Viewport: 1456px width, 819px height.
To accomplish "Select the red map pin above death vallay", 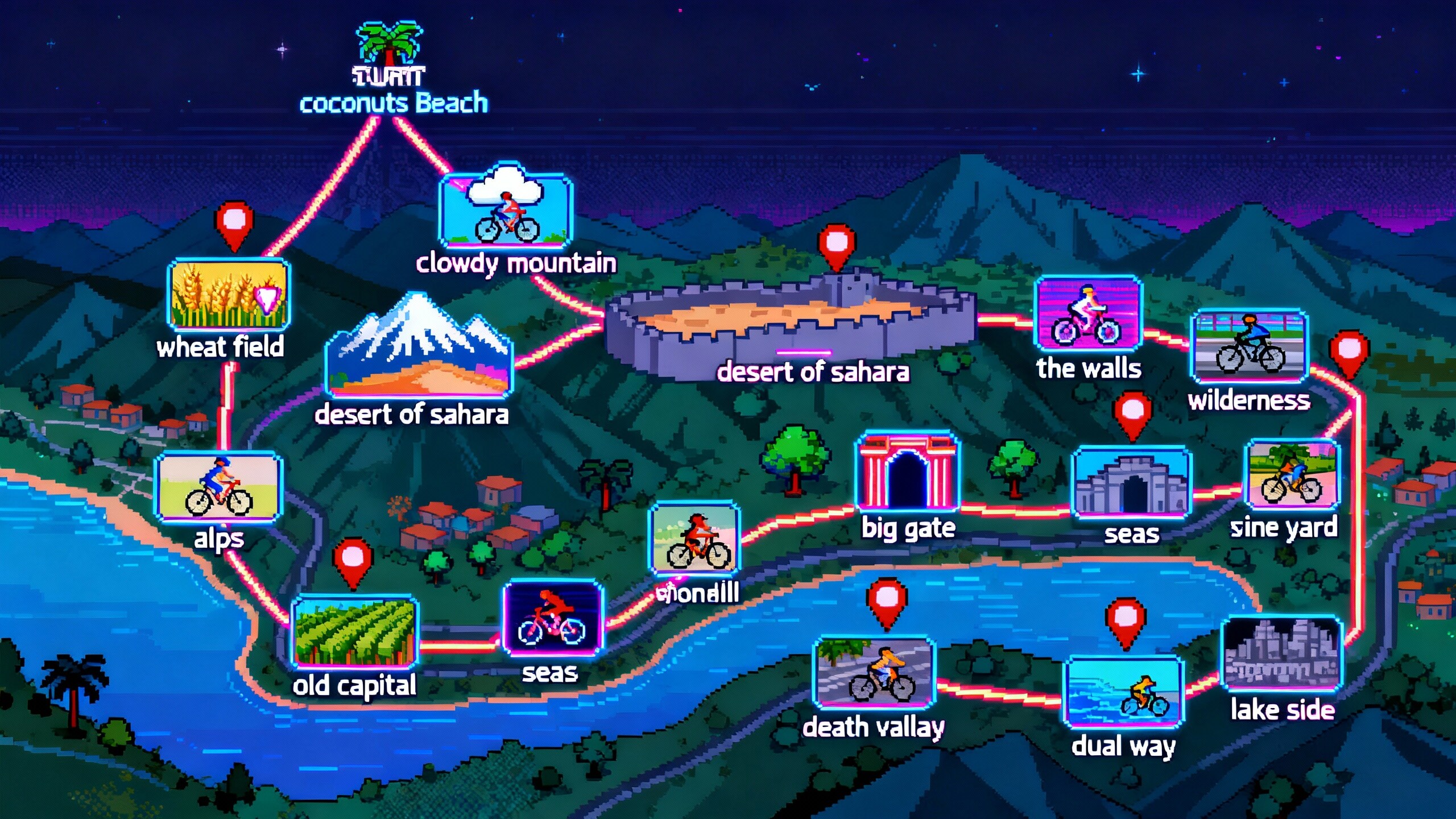I will (x=886, y=601).
